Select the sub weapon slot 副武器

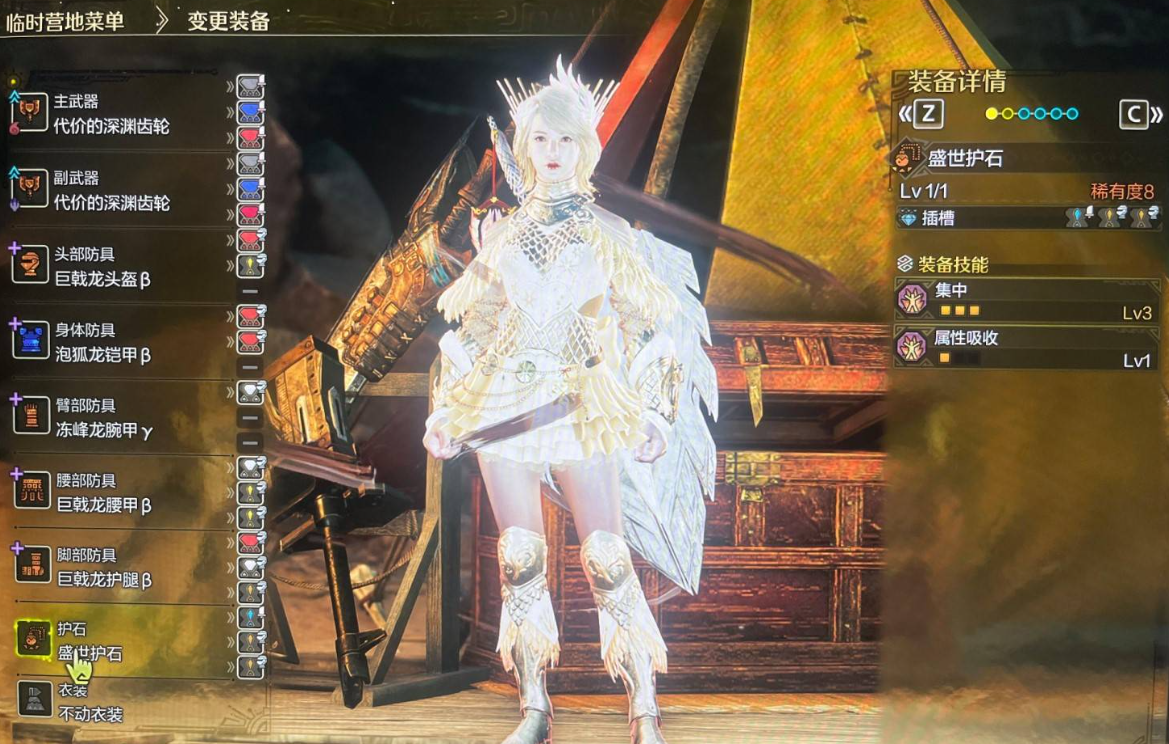[x=110, y=190]
